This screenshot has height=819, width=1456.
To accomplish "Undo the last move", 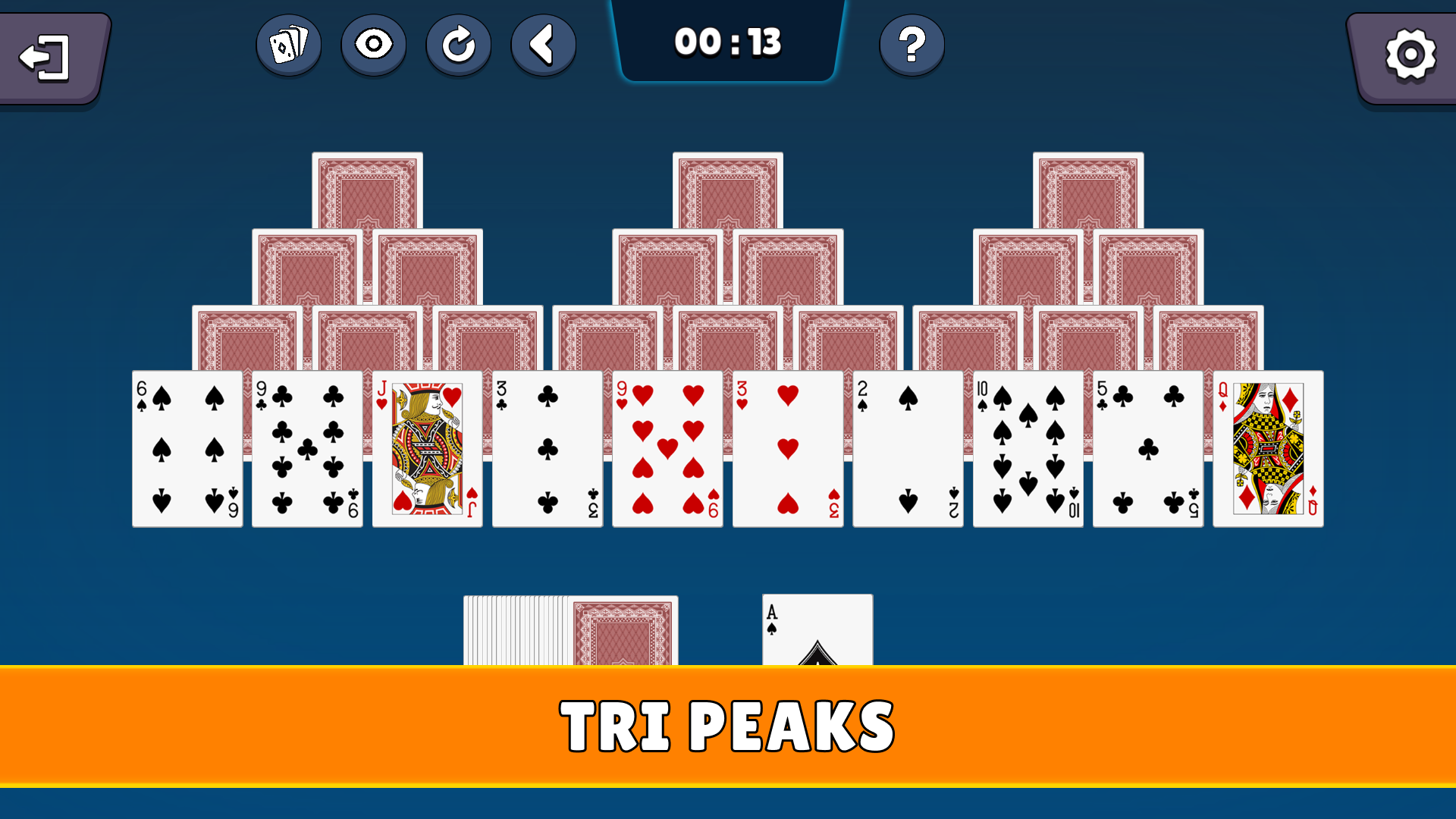I will (x=543, y=45).
